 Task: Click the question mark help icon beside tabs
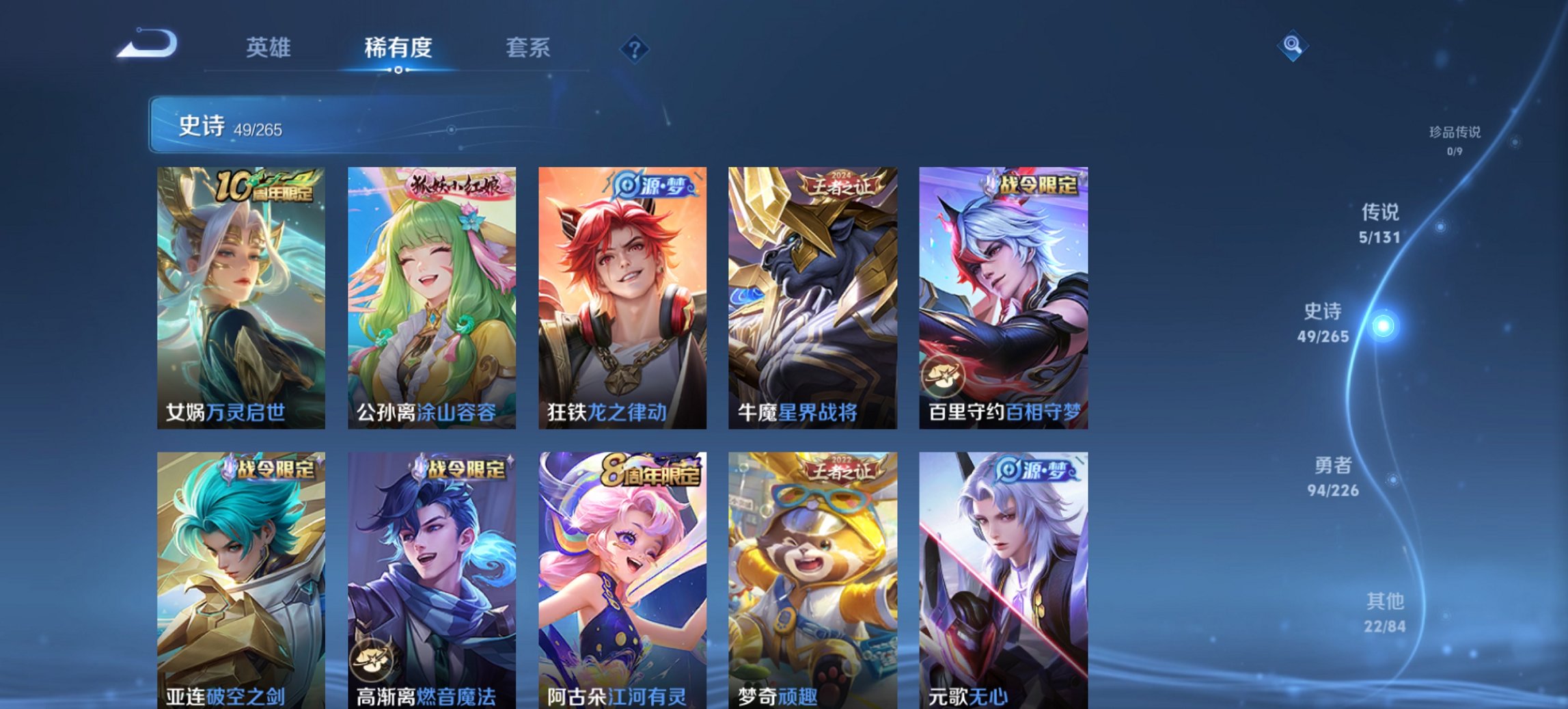pyautogui.click(x=635, y=48)
